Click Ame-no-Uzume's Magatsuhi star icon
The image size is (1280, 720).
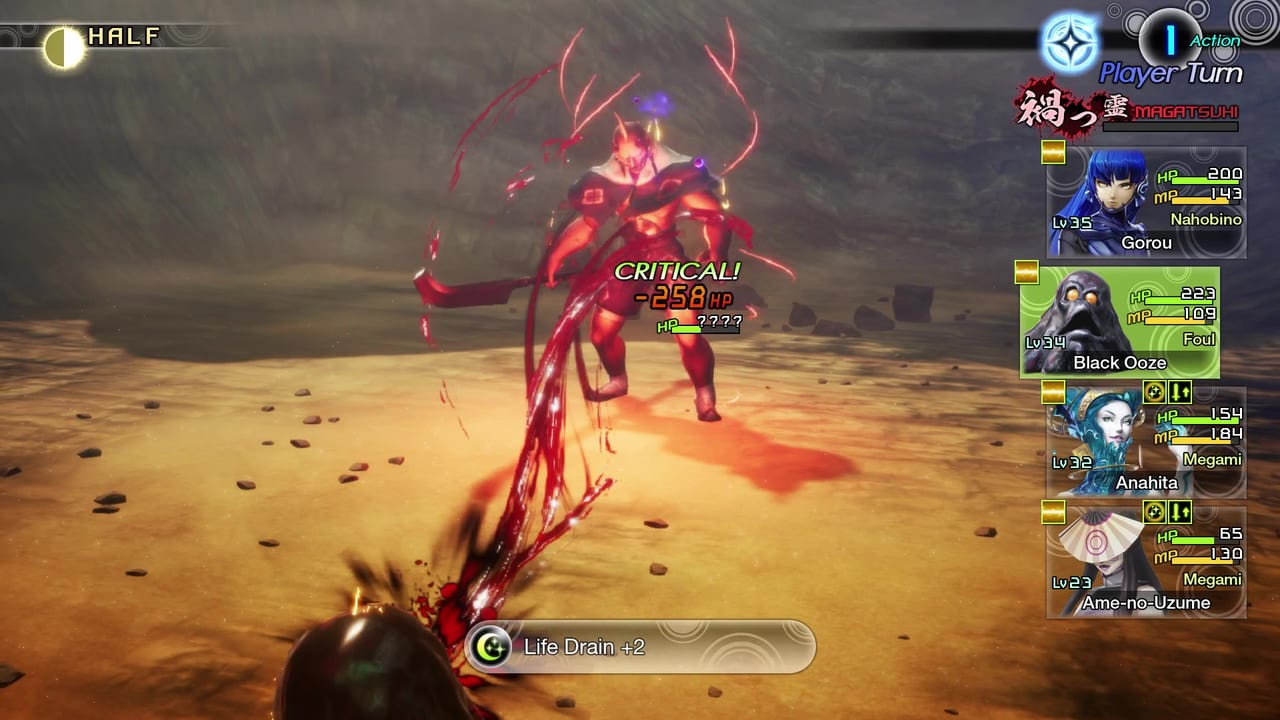click(1152, 512)
